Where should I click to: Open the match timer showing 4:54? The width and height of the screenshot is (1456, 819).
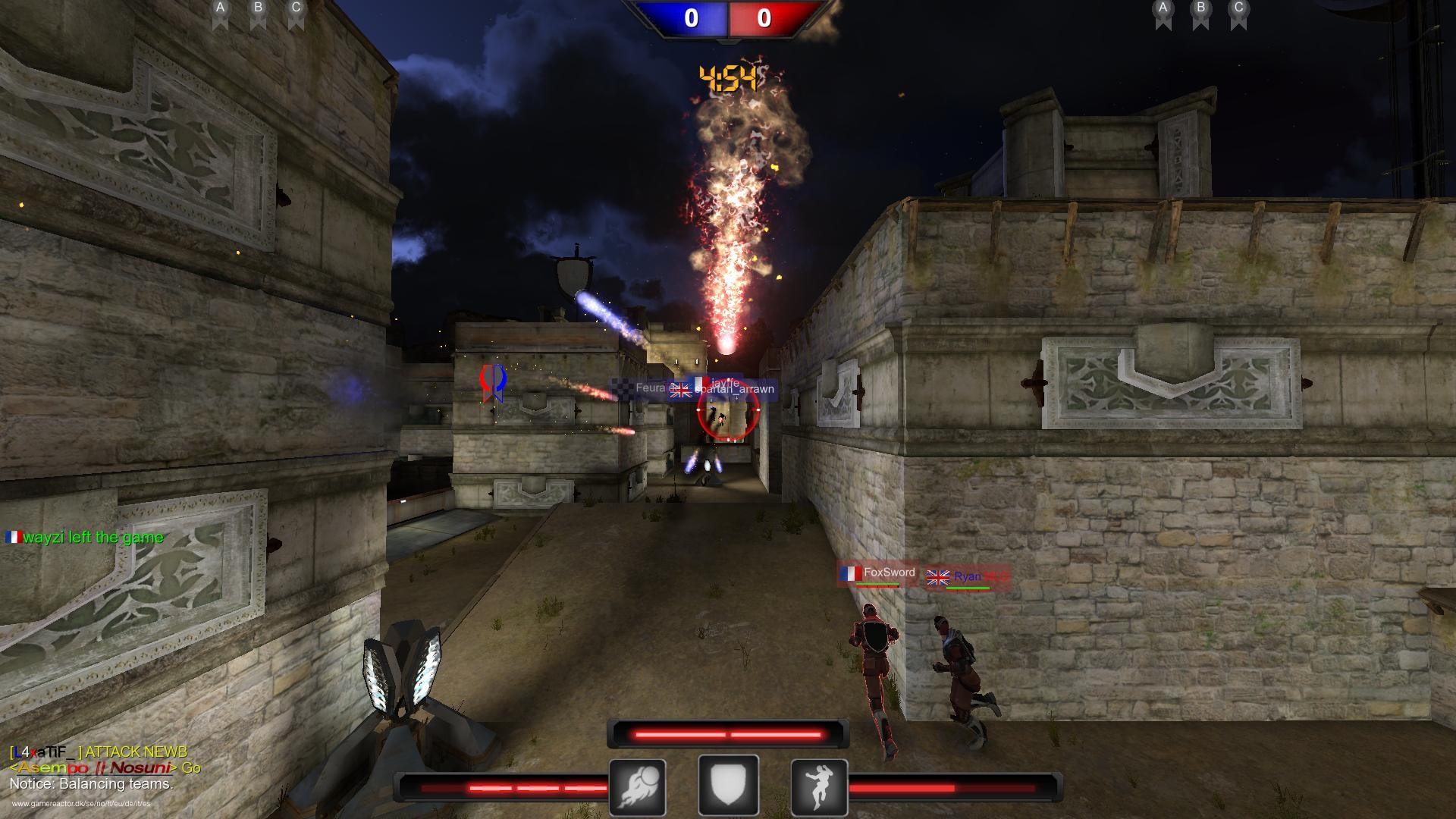(x=727, y=77)
